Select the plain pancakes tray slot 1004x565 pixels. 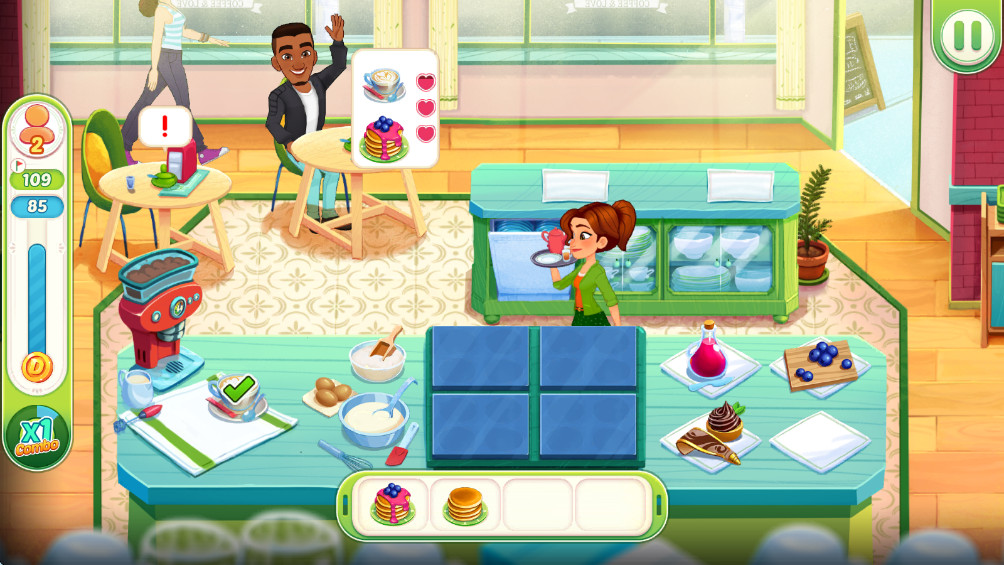coord(464,504)
